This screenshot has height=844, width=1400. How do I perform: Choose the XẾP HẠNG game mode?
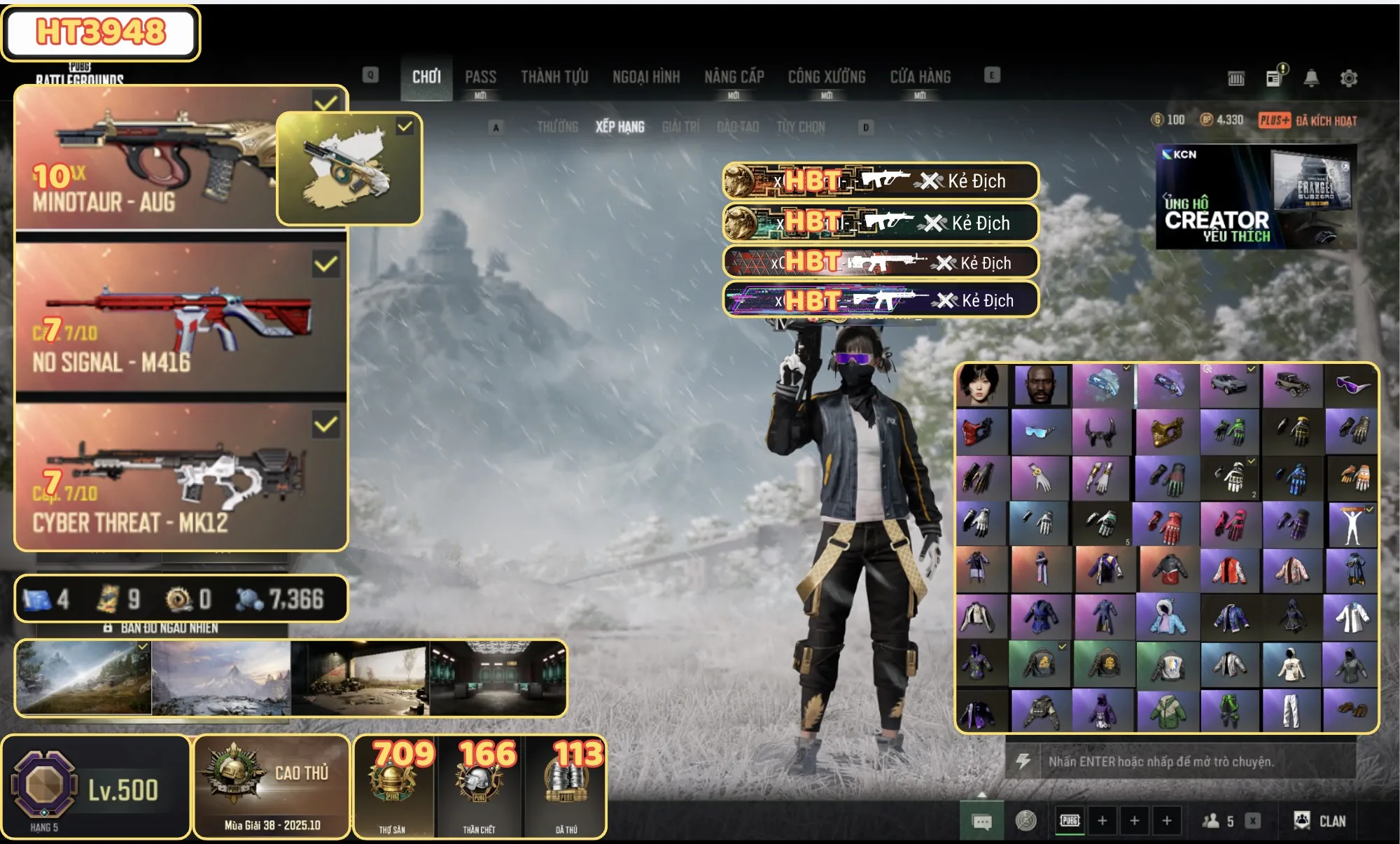pyautogui.click(x=619, y=127)
